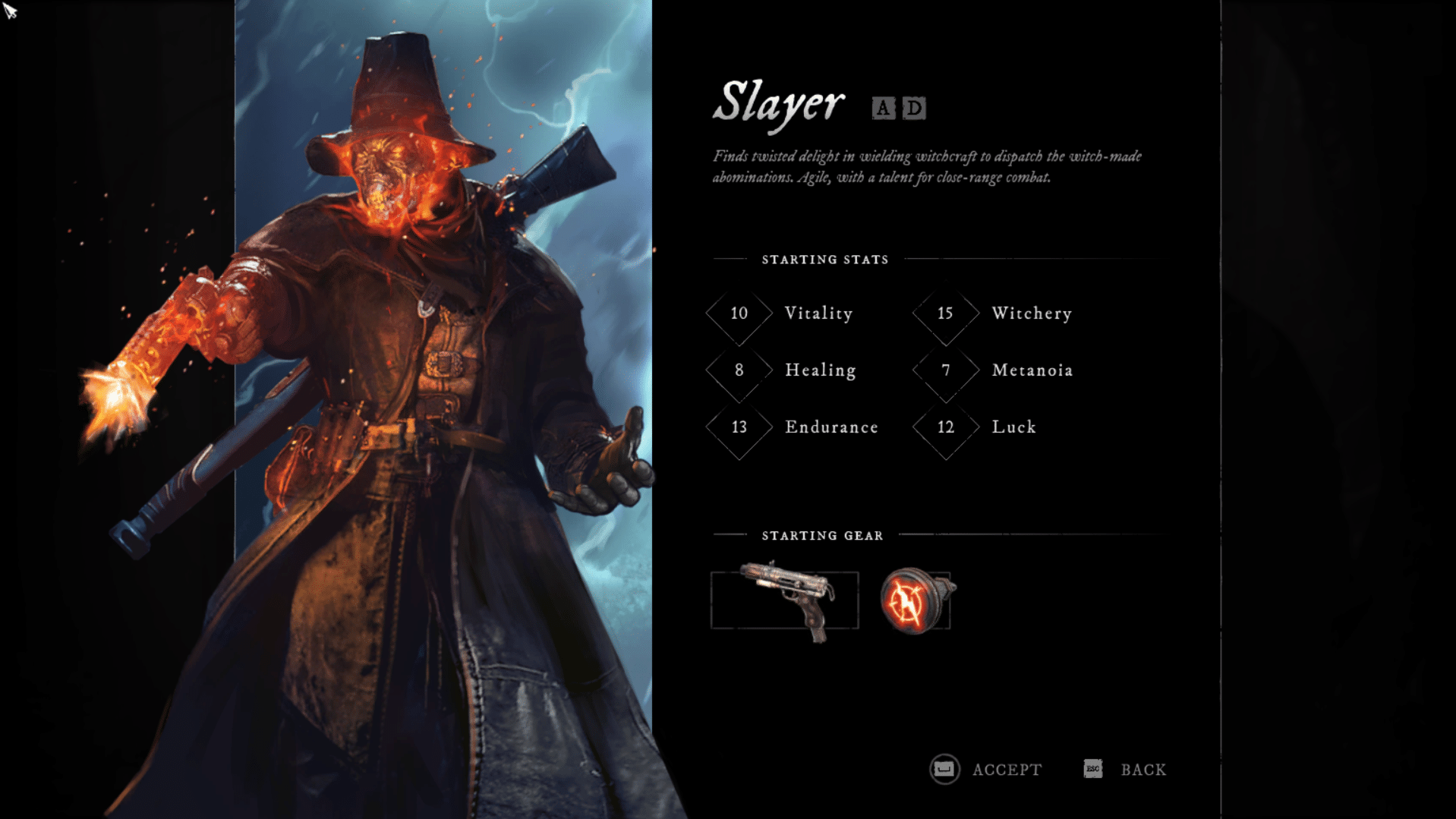
Task: Select the pistol's bordered gear slot
Action: 786,600
